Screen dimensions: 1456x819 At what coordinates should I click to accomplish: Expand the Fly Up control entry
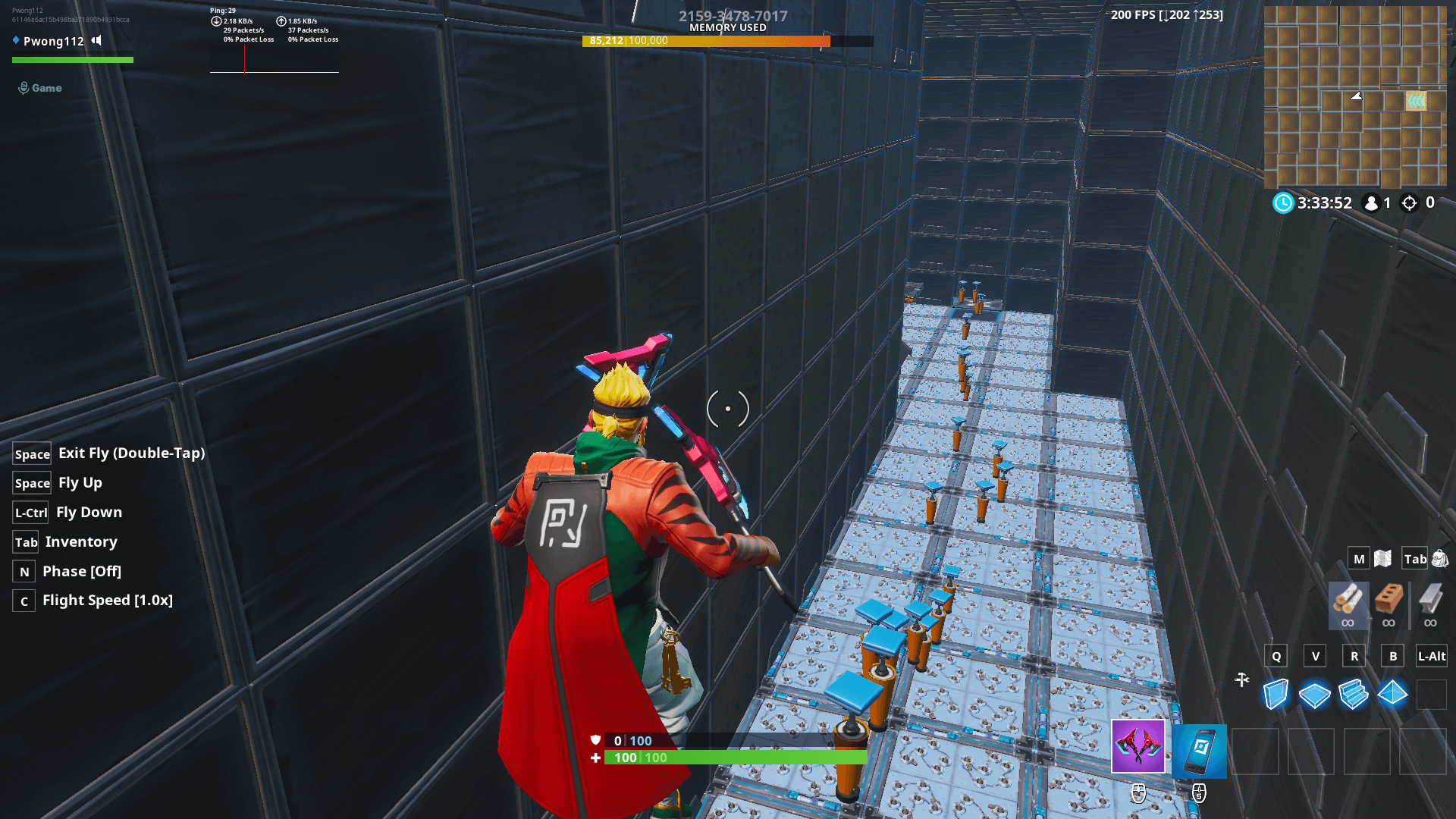point(78,482)
